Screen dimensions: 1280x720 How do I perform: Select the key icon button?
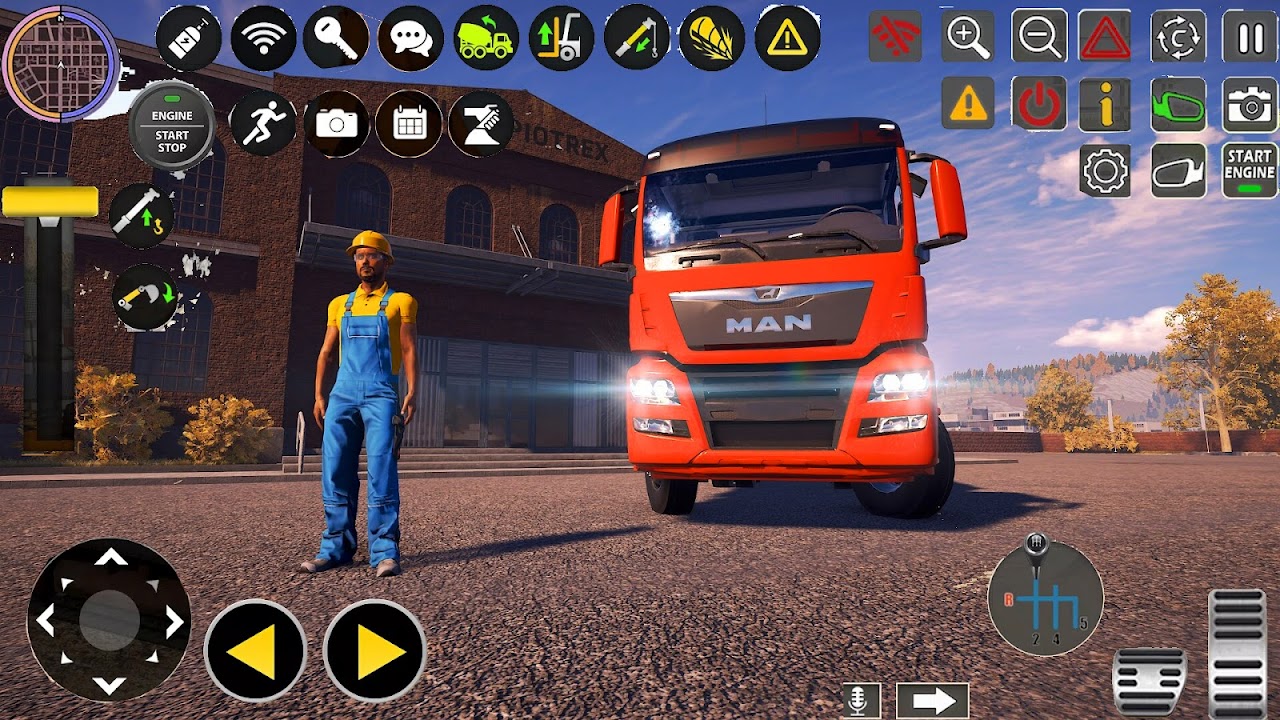tap(336, 38)
